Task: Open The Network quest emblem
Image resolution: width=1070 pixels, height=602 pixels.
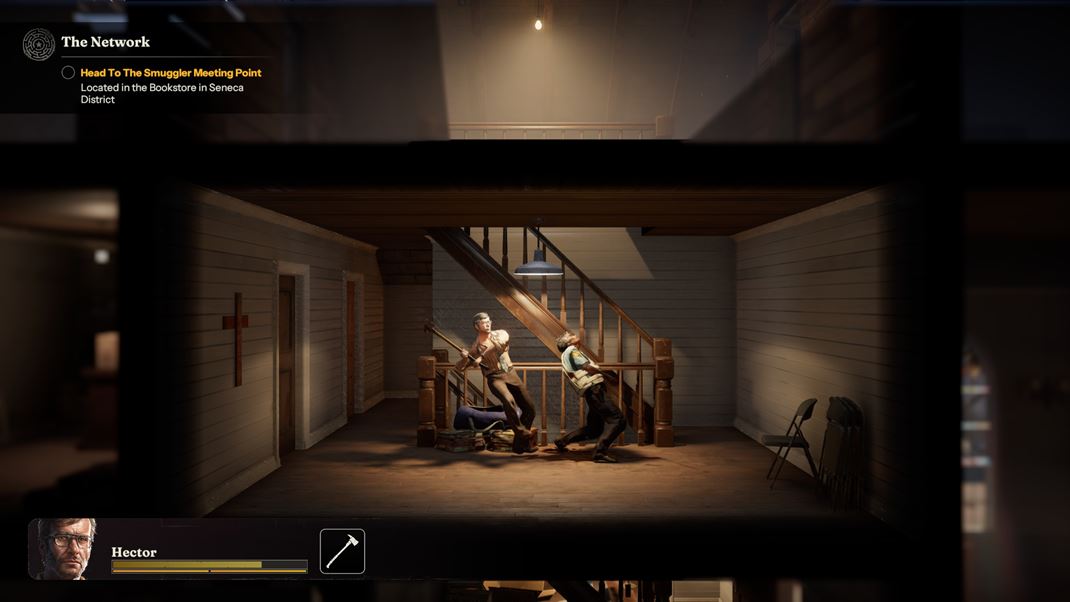Action: pos(39,44)
